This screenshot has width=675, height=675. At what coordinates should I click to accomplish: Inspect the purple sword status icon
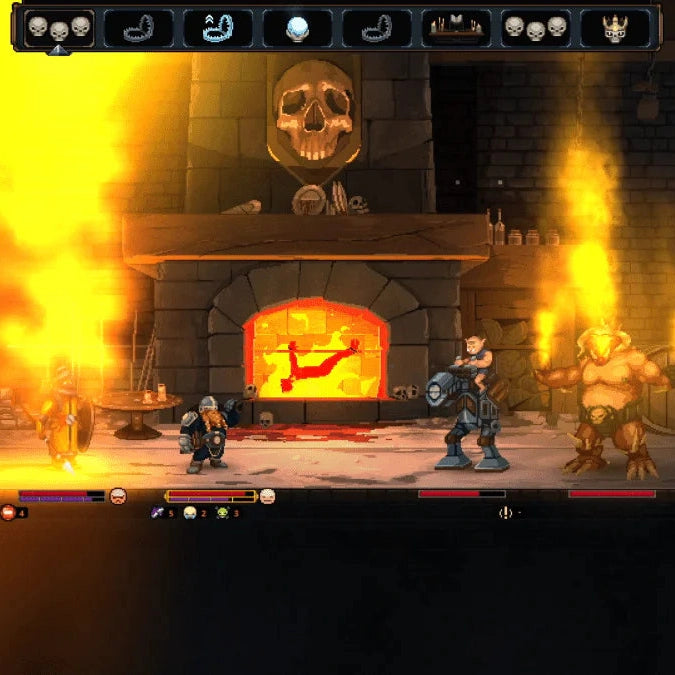pyautogui.click(x=157, y=513)
